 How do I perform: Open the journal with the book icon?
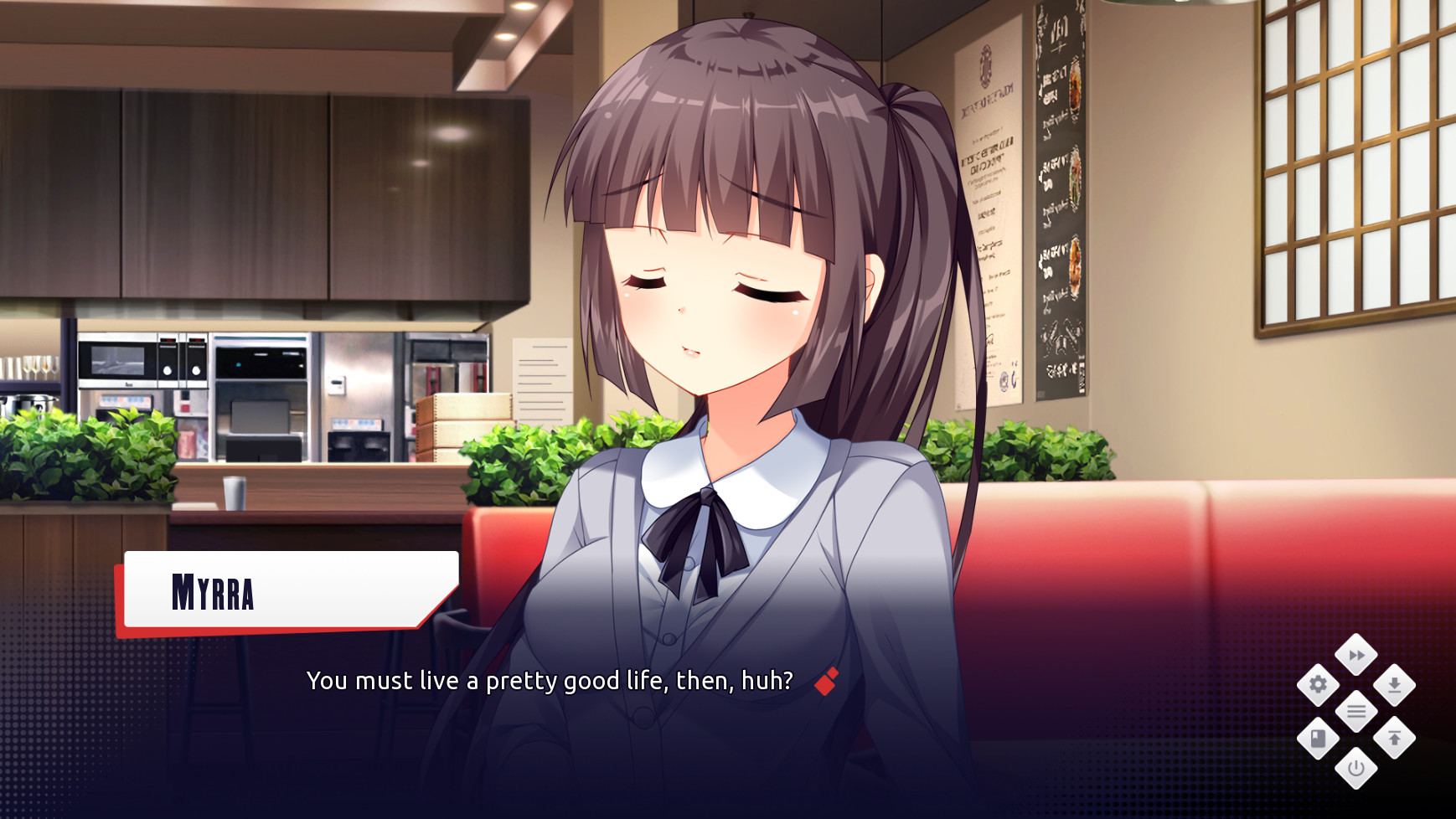pos(1317,738)
